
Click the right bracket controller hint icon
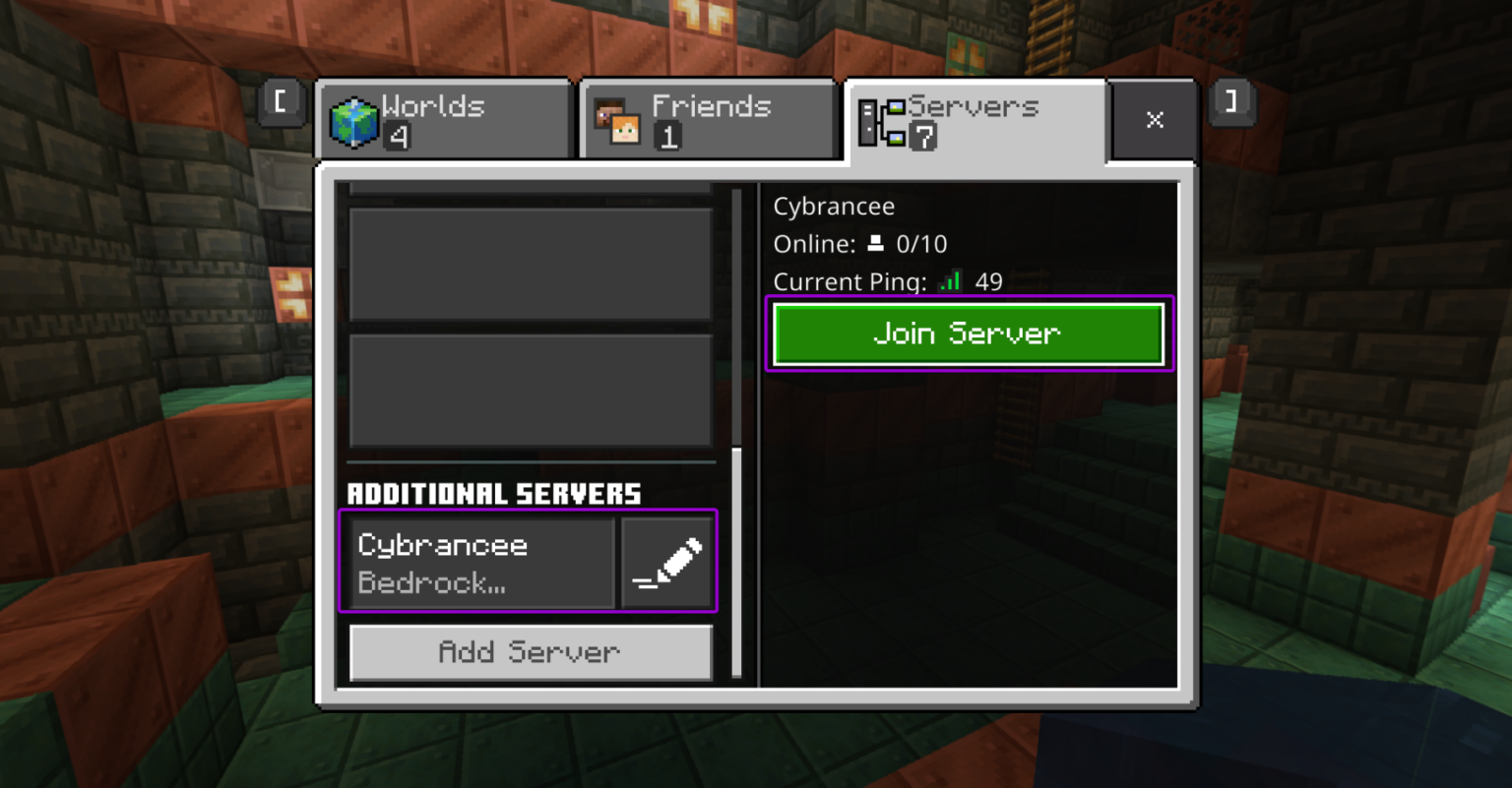[x=1231, y=103]
